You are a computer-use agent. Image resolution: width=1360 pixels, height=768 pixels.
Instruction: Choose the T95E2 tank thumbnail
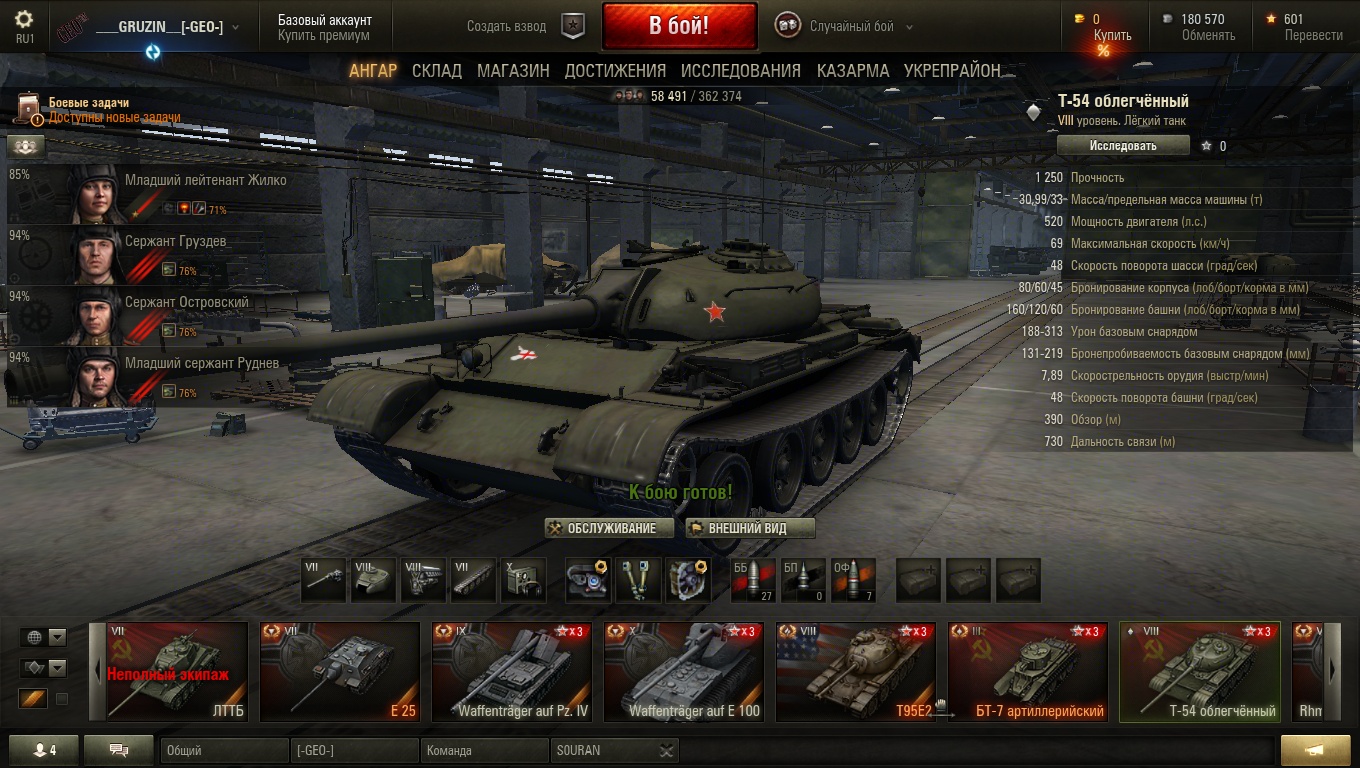(856, 671)
